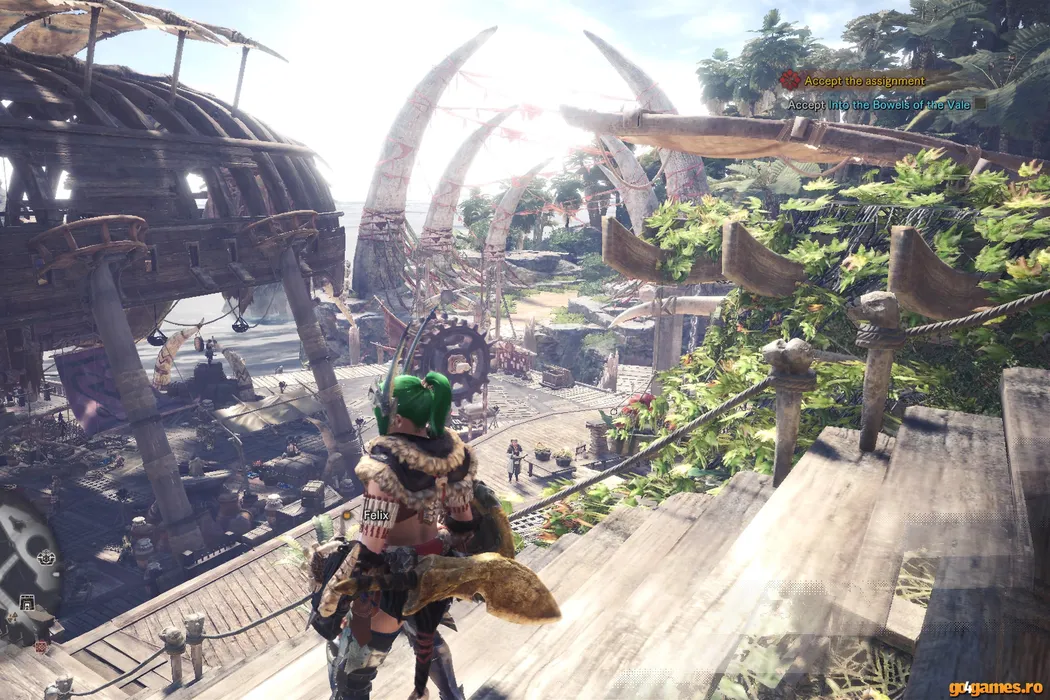
Task: Click the red assignment emblem in quest tracker
Action: [790, 80]
